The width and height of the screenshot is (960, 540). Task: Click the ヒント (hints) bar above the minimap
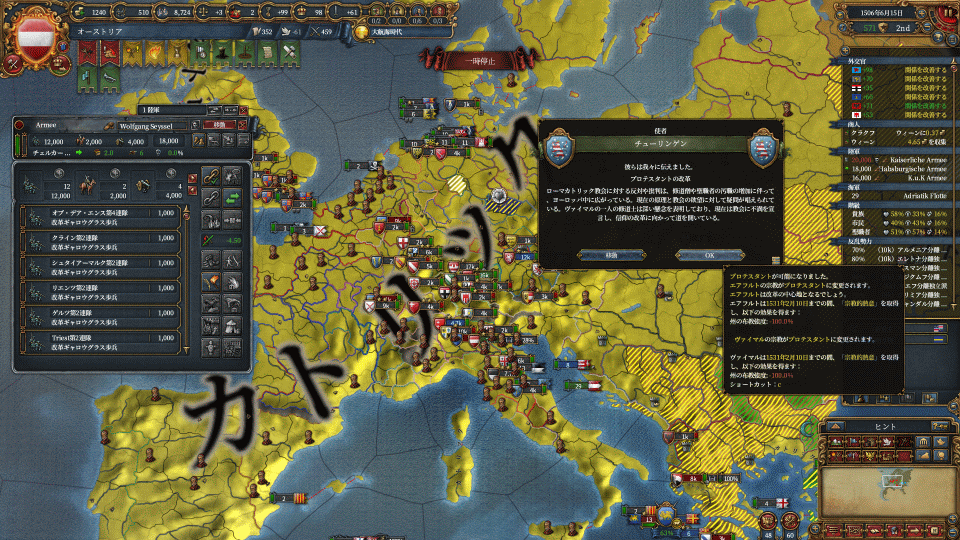tap(887, 425)
